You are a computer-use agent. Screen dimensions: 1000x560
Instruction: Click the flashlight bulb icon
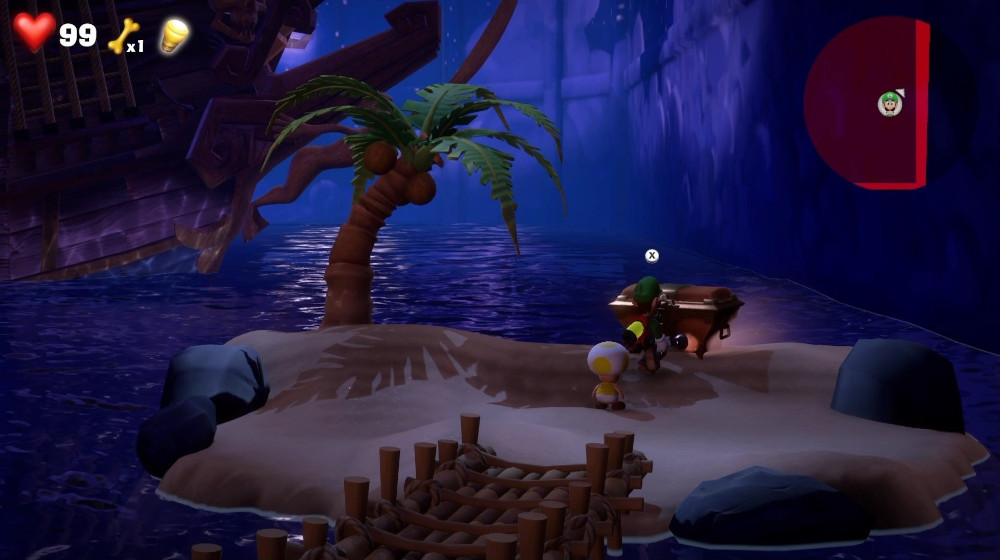click(174, 35)
